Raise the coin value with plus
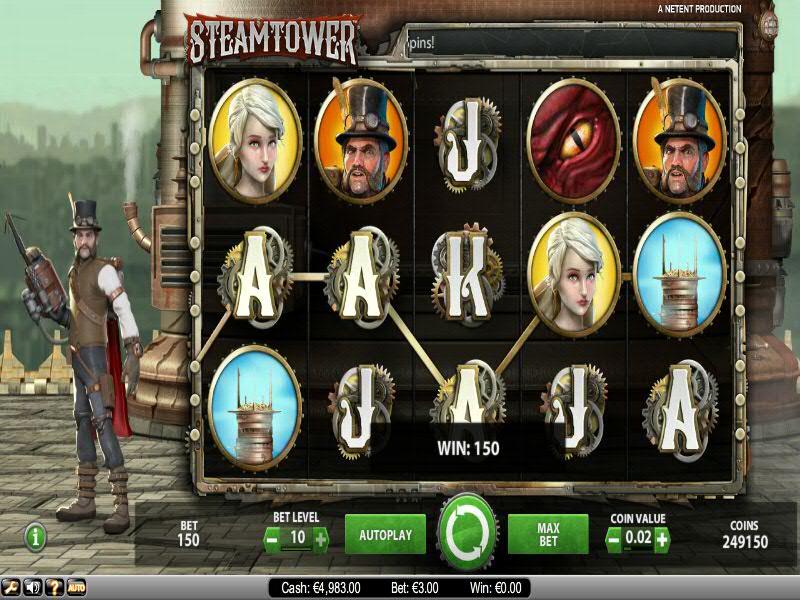The width and height of the screenshot is (800, 600). [x=661, y=540]
